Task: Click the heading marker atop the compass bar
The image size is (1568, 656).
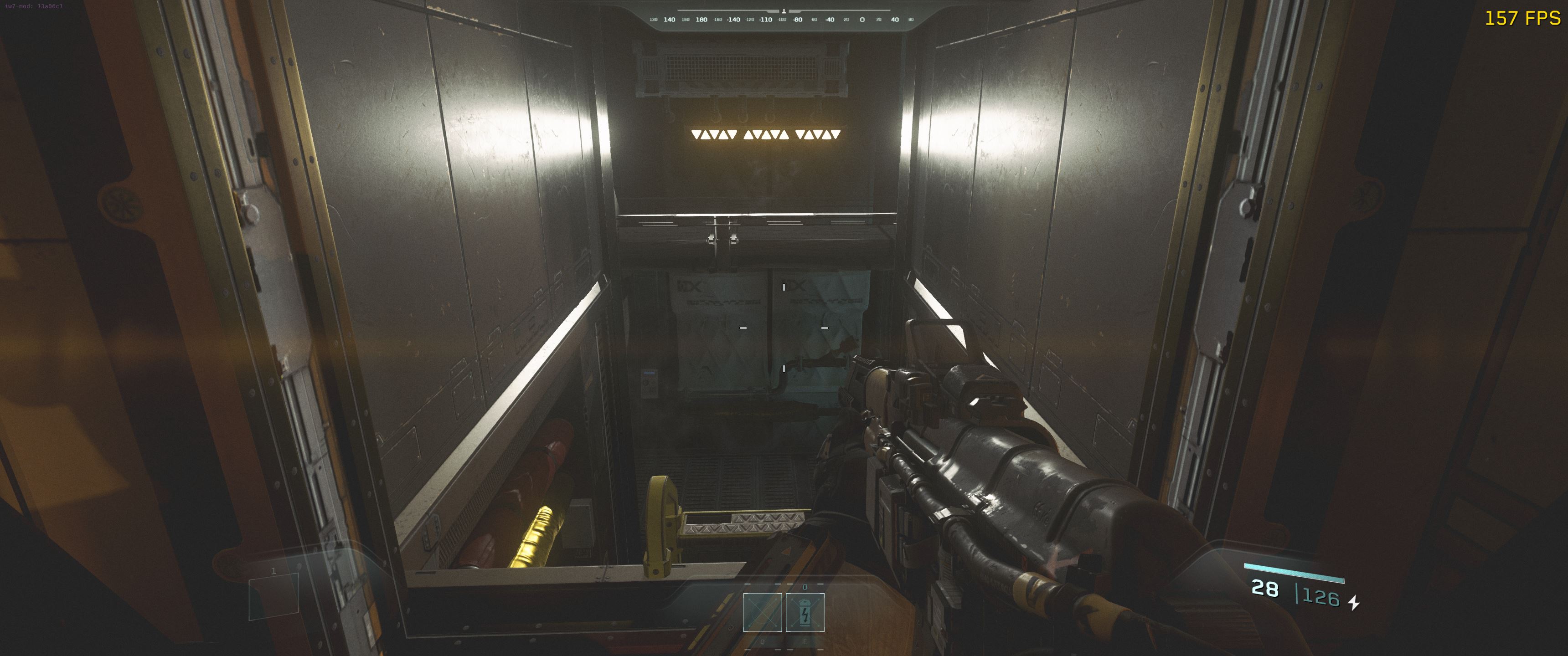Action: click(784, 11)
